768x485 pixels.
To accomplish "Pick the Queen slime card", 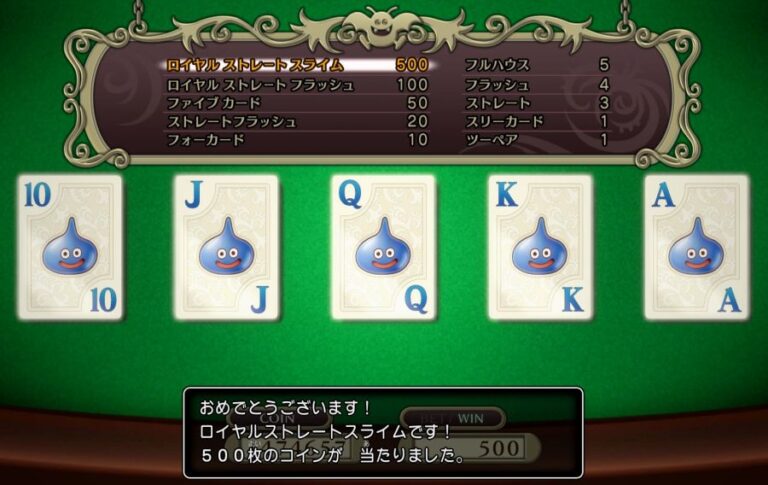I will 383,247.
